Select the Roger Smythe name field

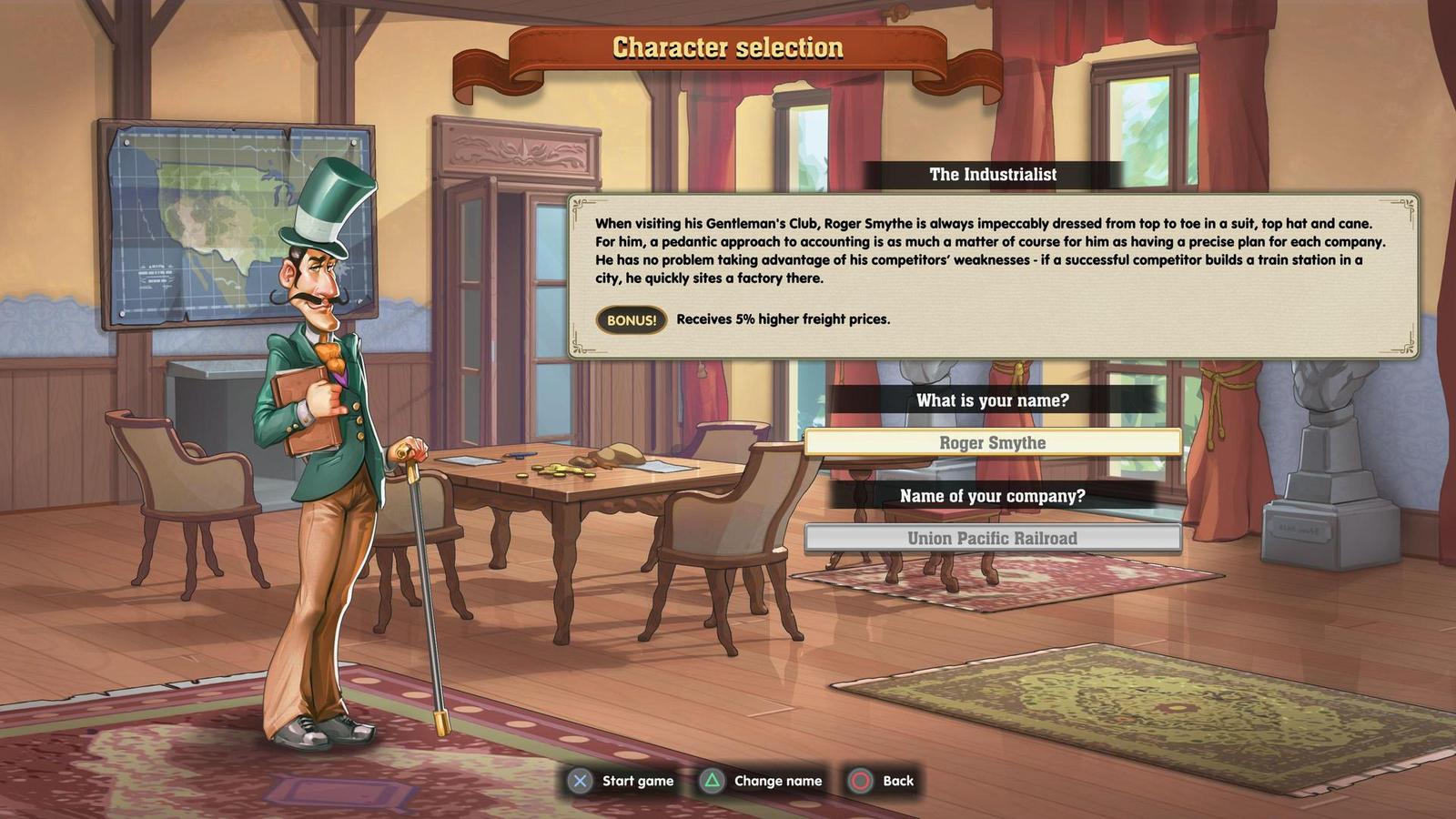click(992, 443)
